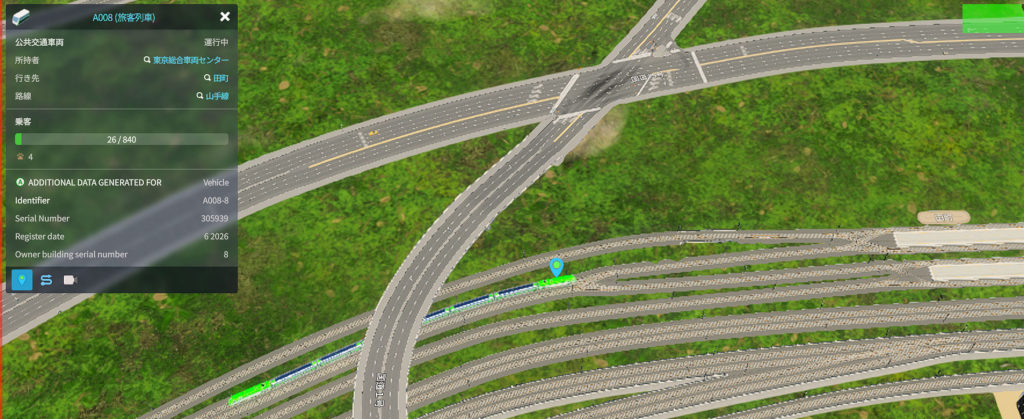Toggle the location pin focus button
This screenshot has width=1024, height=419.
click(21, 280)
